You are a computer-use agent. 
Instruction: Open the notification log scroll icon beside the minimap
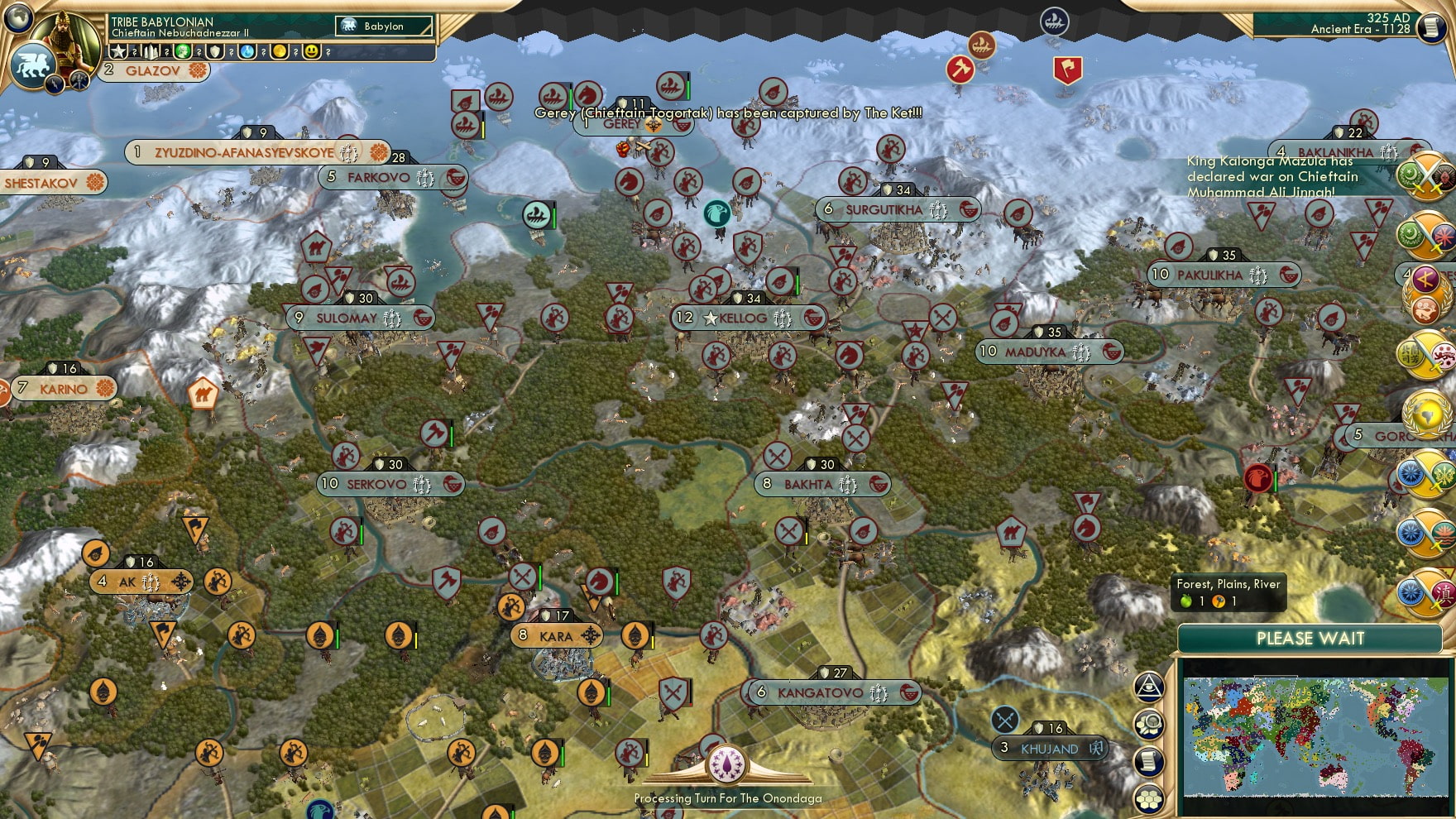pyautogui.click(x=1148, y=760)
